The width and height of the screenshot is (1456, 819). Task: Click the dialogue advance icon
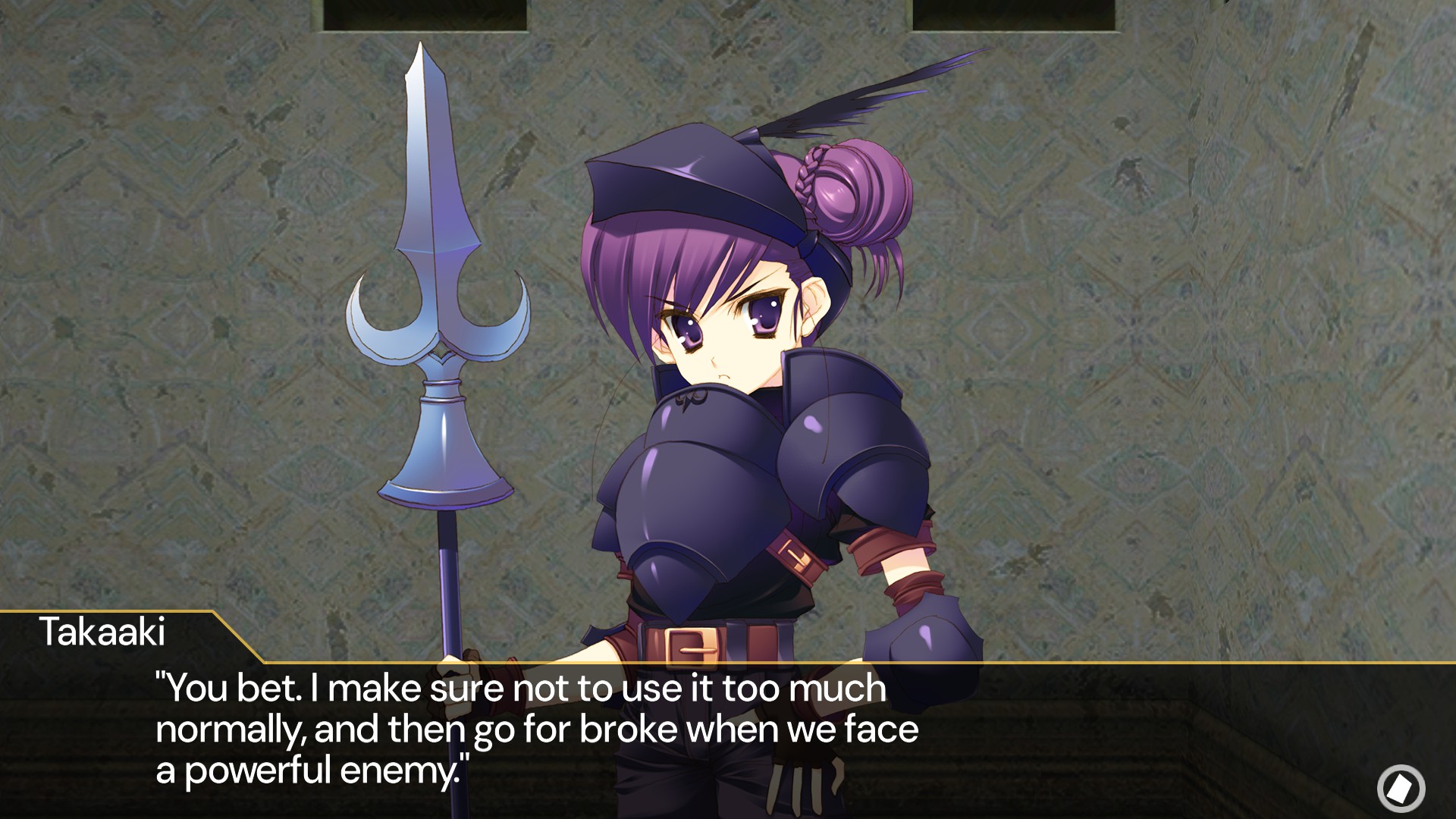point(1401,789)
